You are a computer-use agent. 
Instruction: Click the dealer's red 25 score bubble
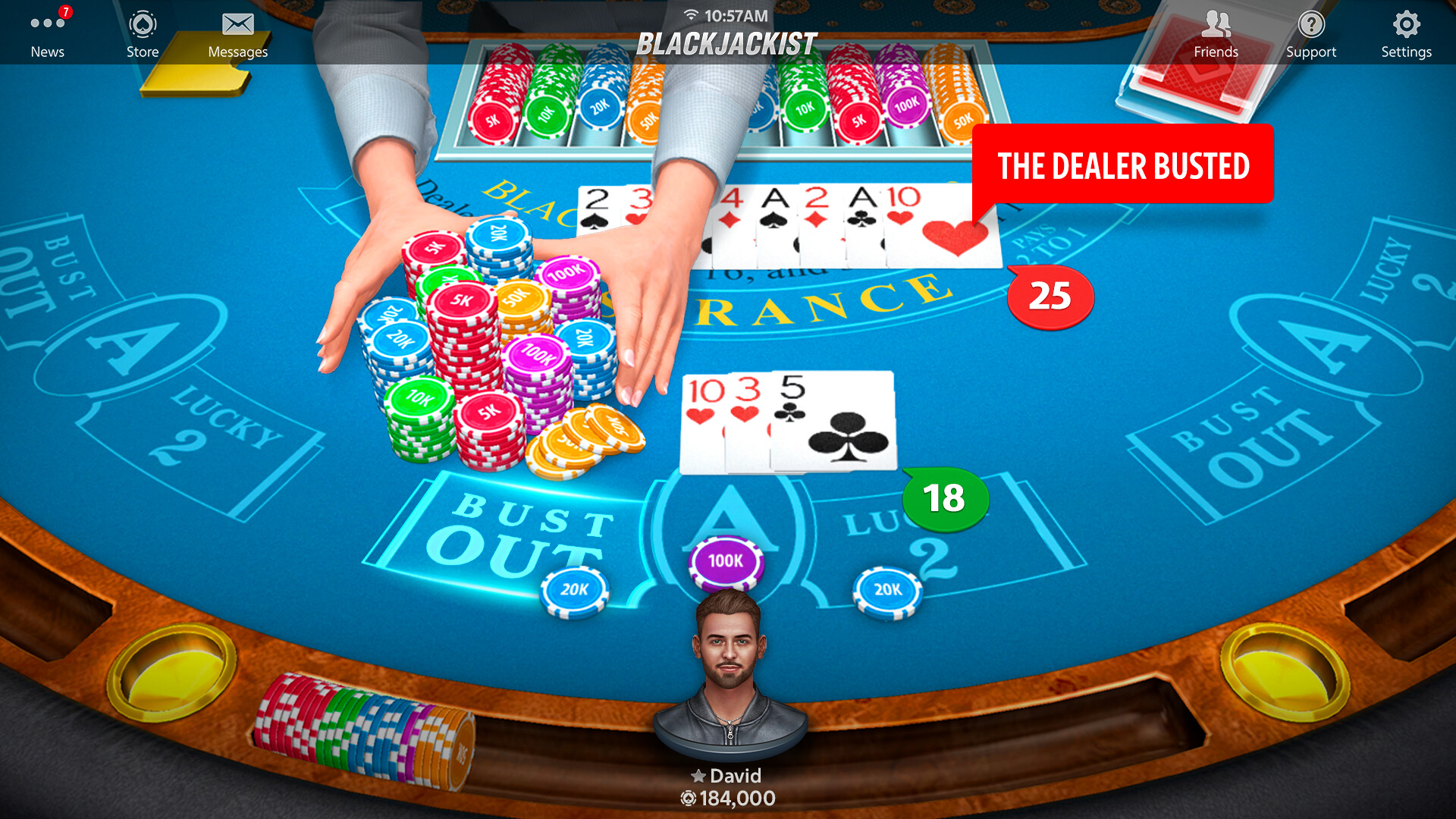(x=1049, y=296)
